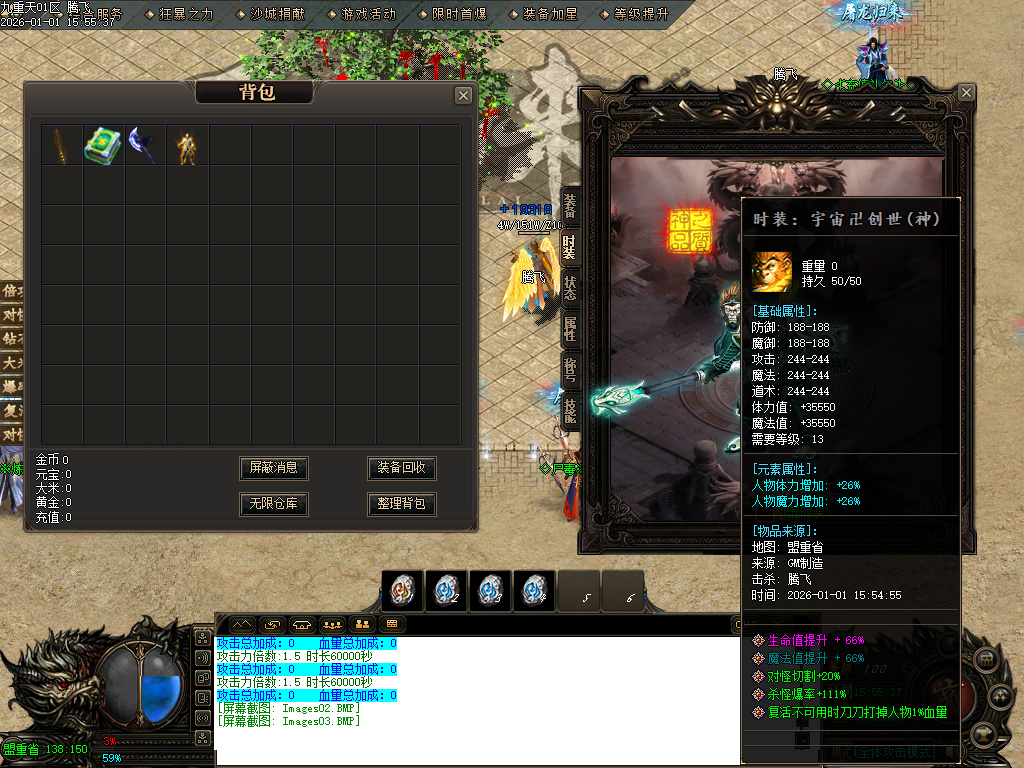This screenshot has width=1024, height=768.
Task: Sort the bag with 整理背包
Action: pyautogui.click(x=402, y=504)
